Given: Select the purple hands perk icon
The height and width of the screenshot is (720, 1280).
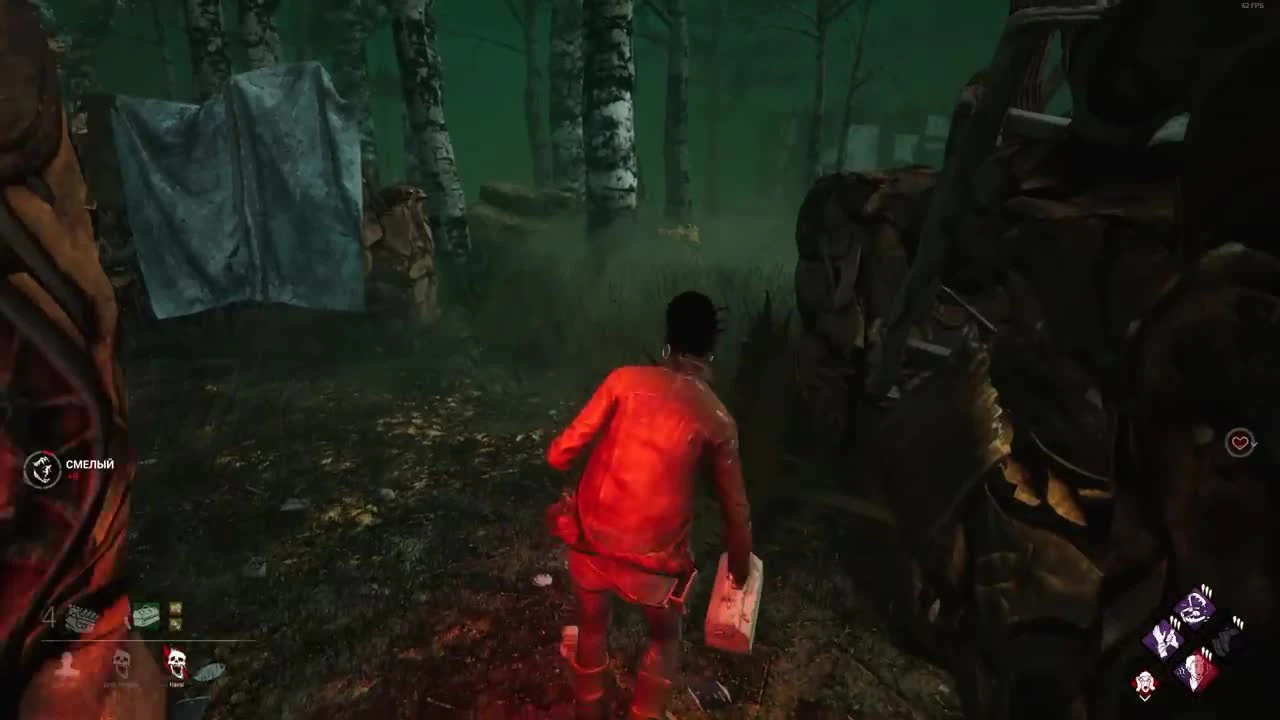Looking at the screenshot, I should (1163, 638).
